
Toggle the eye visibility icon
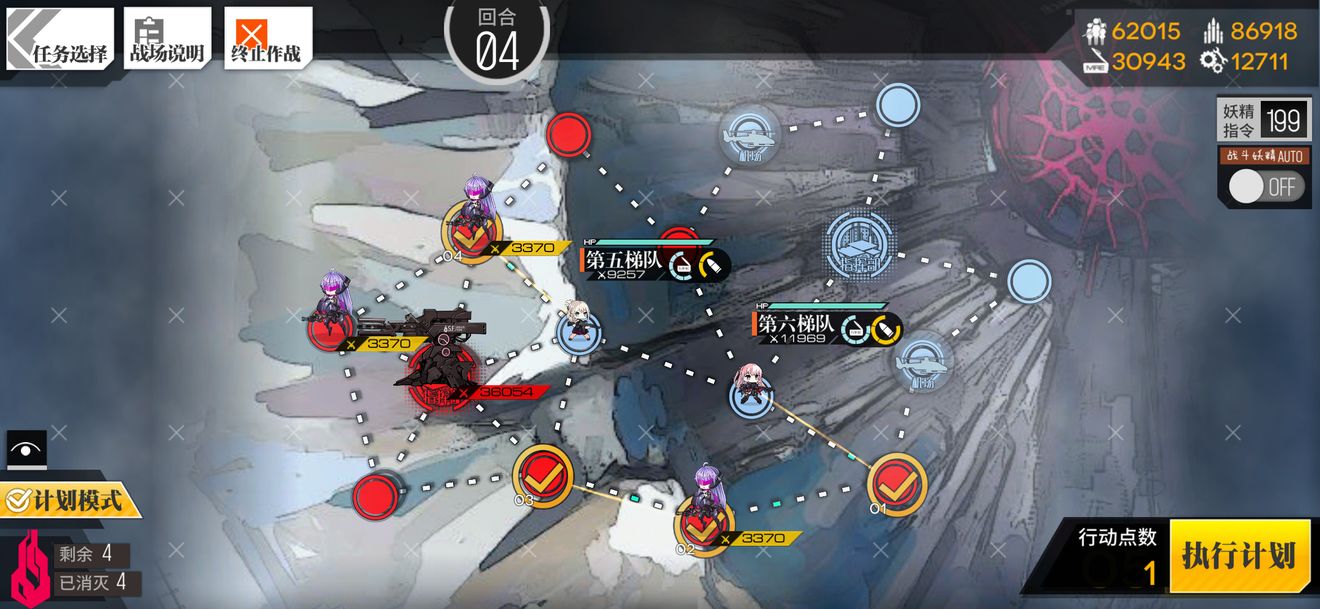point(25,450)
